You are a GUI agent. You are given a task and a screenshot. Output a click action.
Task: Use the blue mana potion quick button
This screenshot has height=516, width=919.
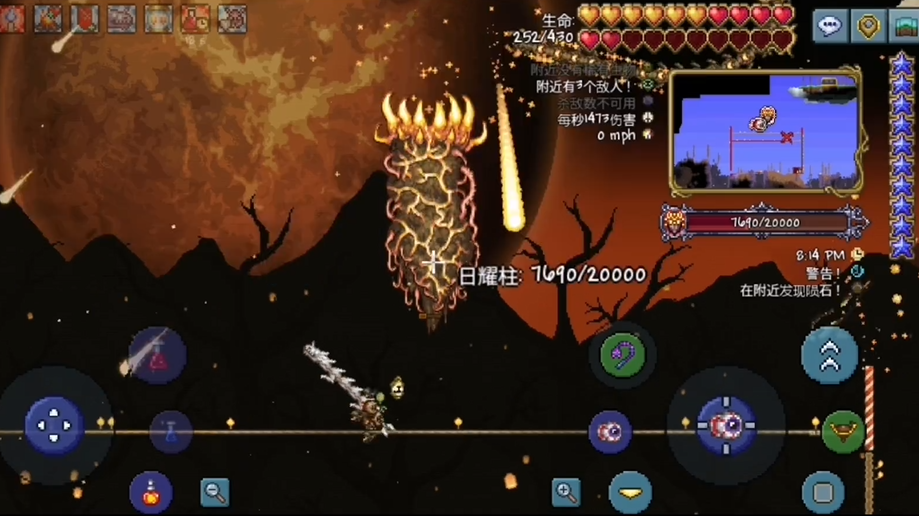click(x=171, y=432)
